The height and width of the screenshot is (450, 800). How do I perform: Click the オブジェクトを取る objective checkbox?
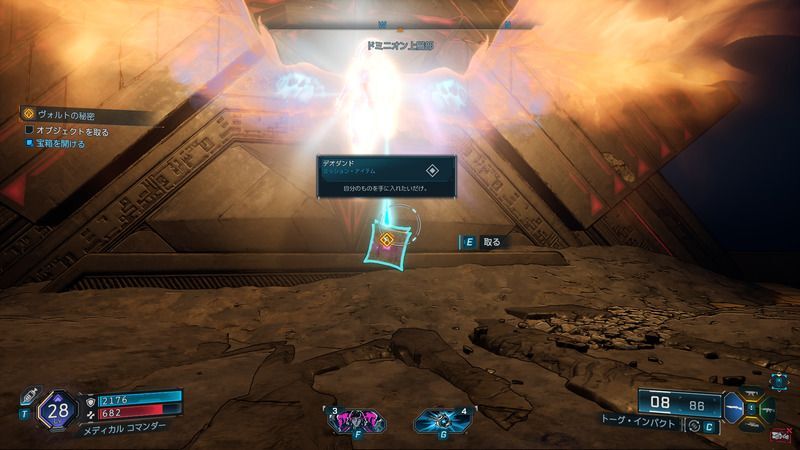(29, 131)
